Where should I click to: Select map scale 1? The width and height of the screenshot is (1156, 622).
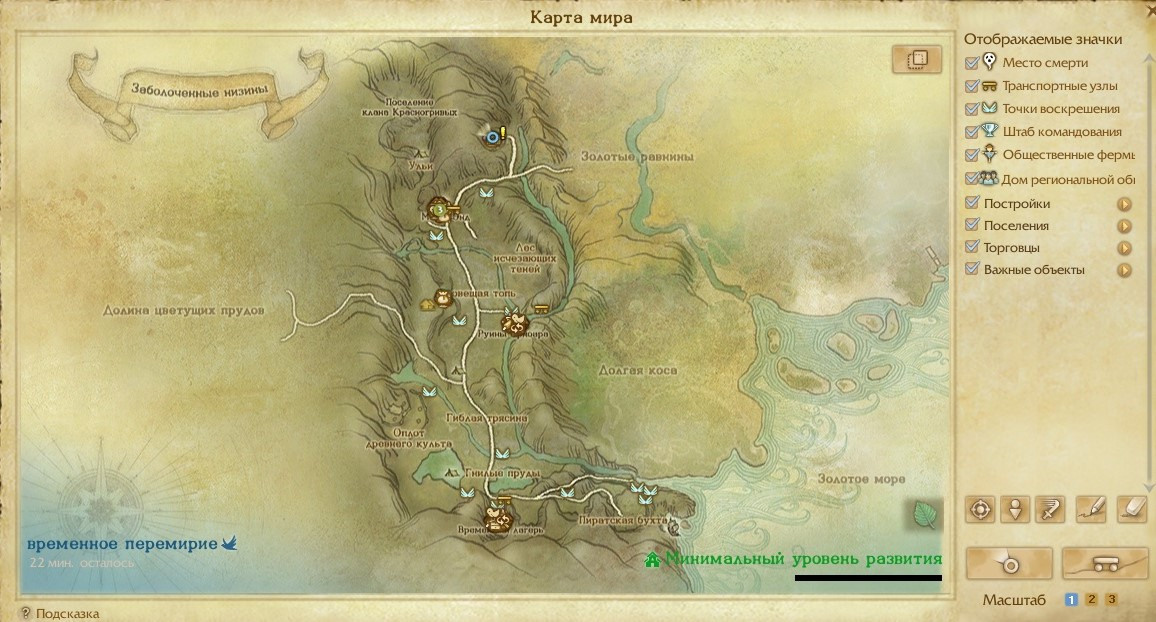(1071, 600)
